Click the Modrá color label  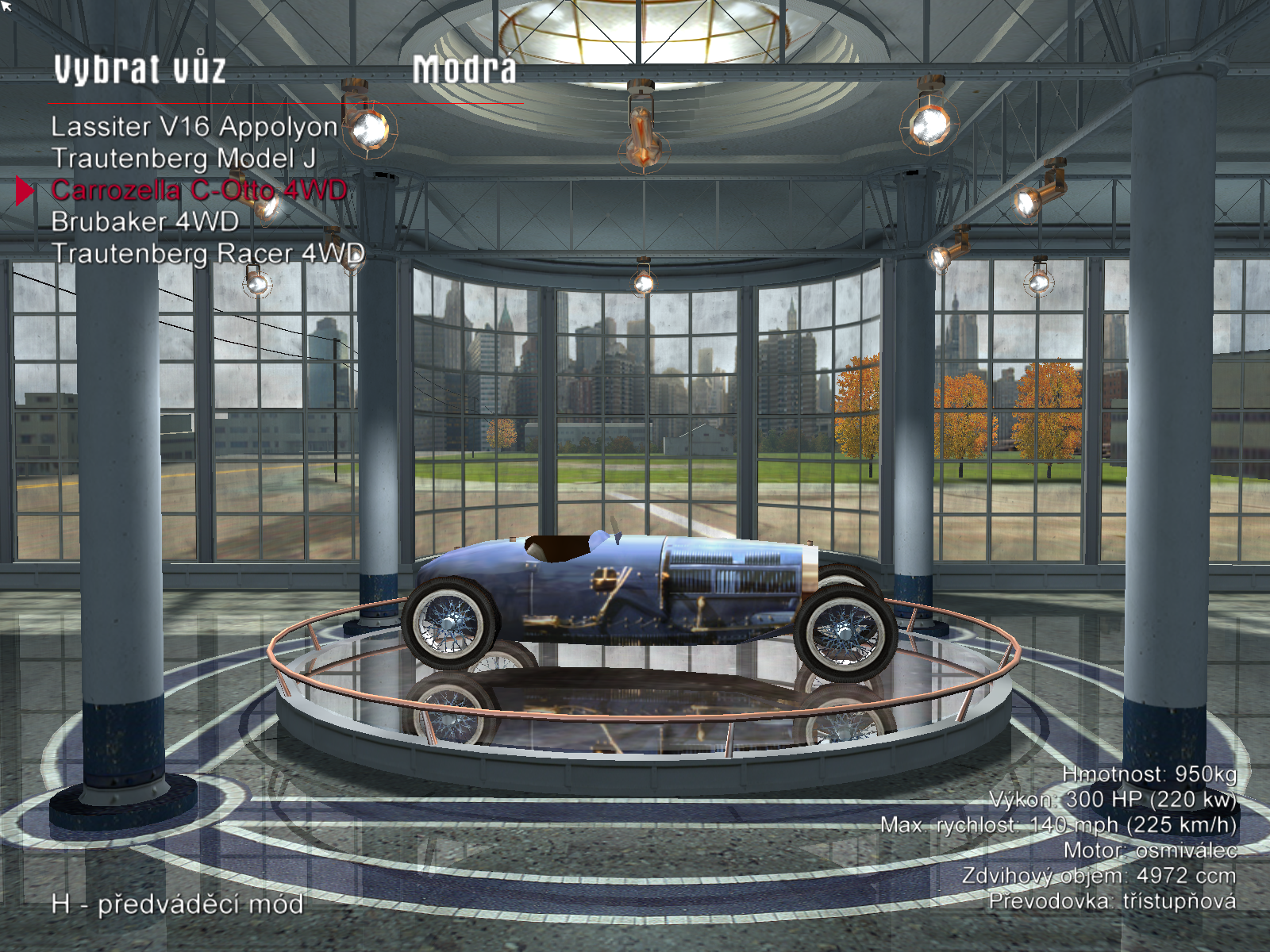[464, 70]
